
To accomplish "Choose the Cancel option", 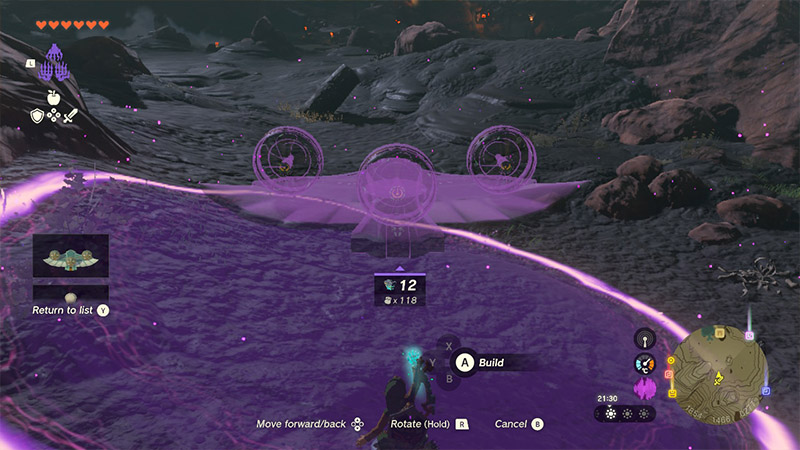I will point(510,424).
